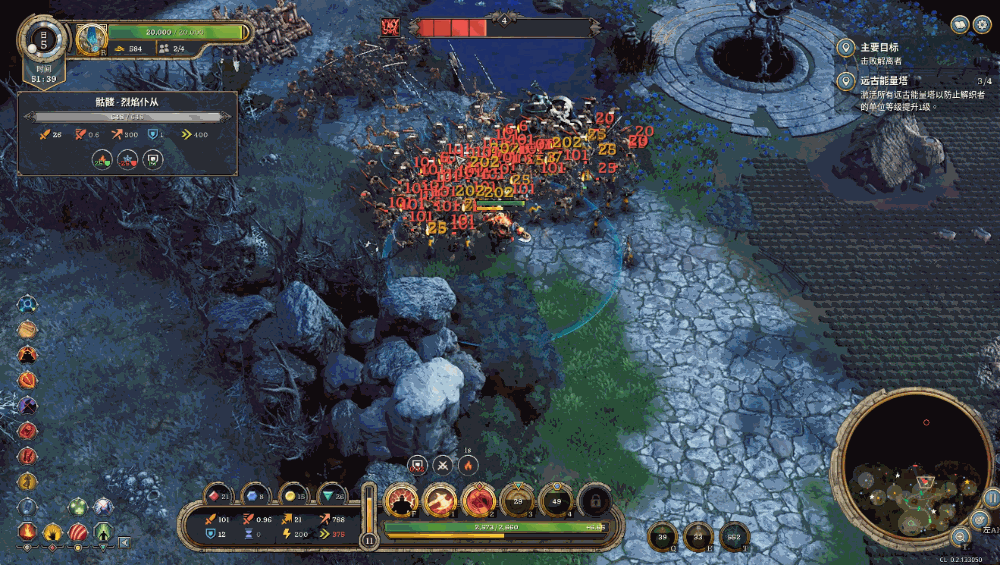Select the scroll icon in left column
Image resolution: width=1000 pixels, height=565 pixels.
(x=28, y=329)
